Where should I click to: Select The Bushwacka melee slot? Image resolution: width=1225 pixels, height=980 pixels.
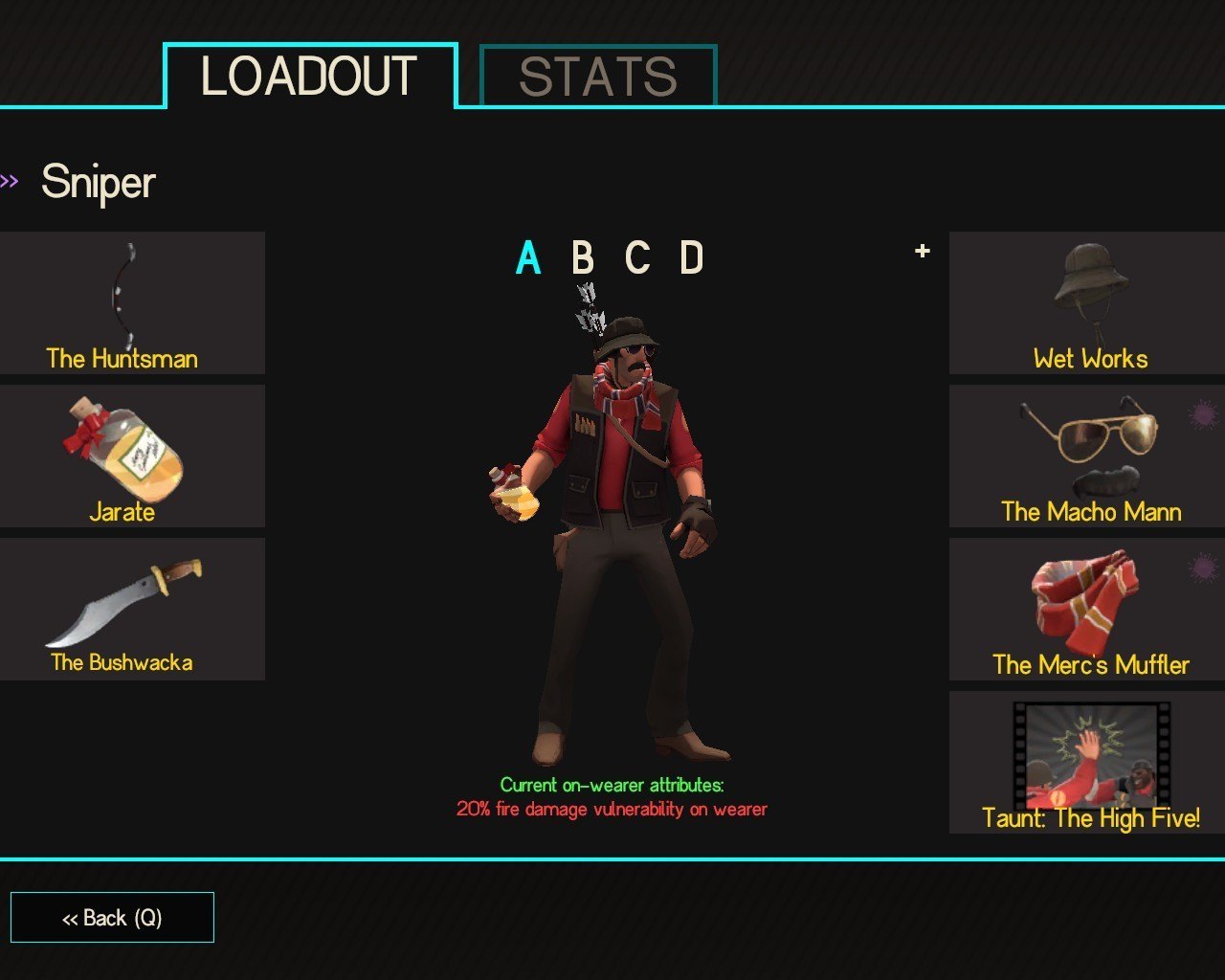(x=132, y=609)
